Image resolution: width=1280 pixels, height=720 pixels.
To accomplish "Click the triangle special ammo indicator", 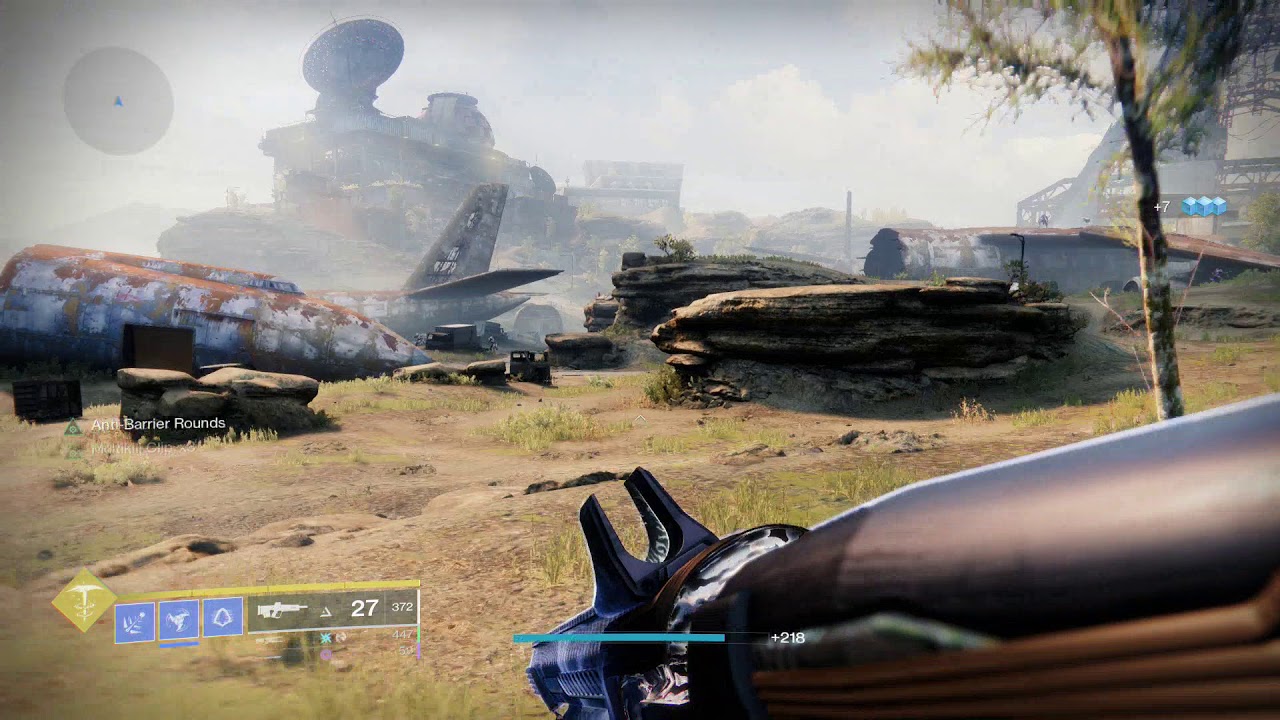I will (324, 612).
